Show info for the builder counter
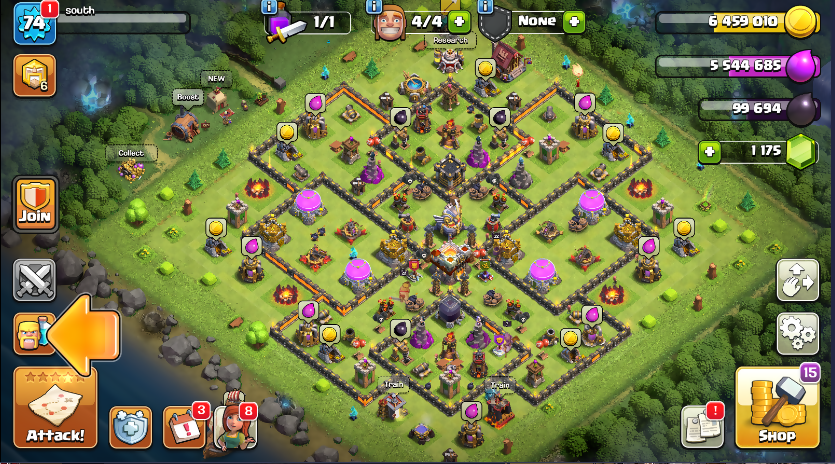Screen dimensions: 835x464 pos(374,6)
